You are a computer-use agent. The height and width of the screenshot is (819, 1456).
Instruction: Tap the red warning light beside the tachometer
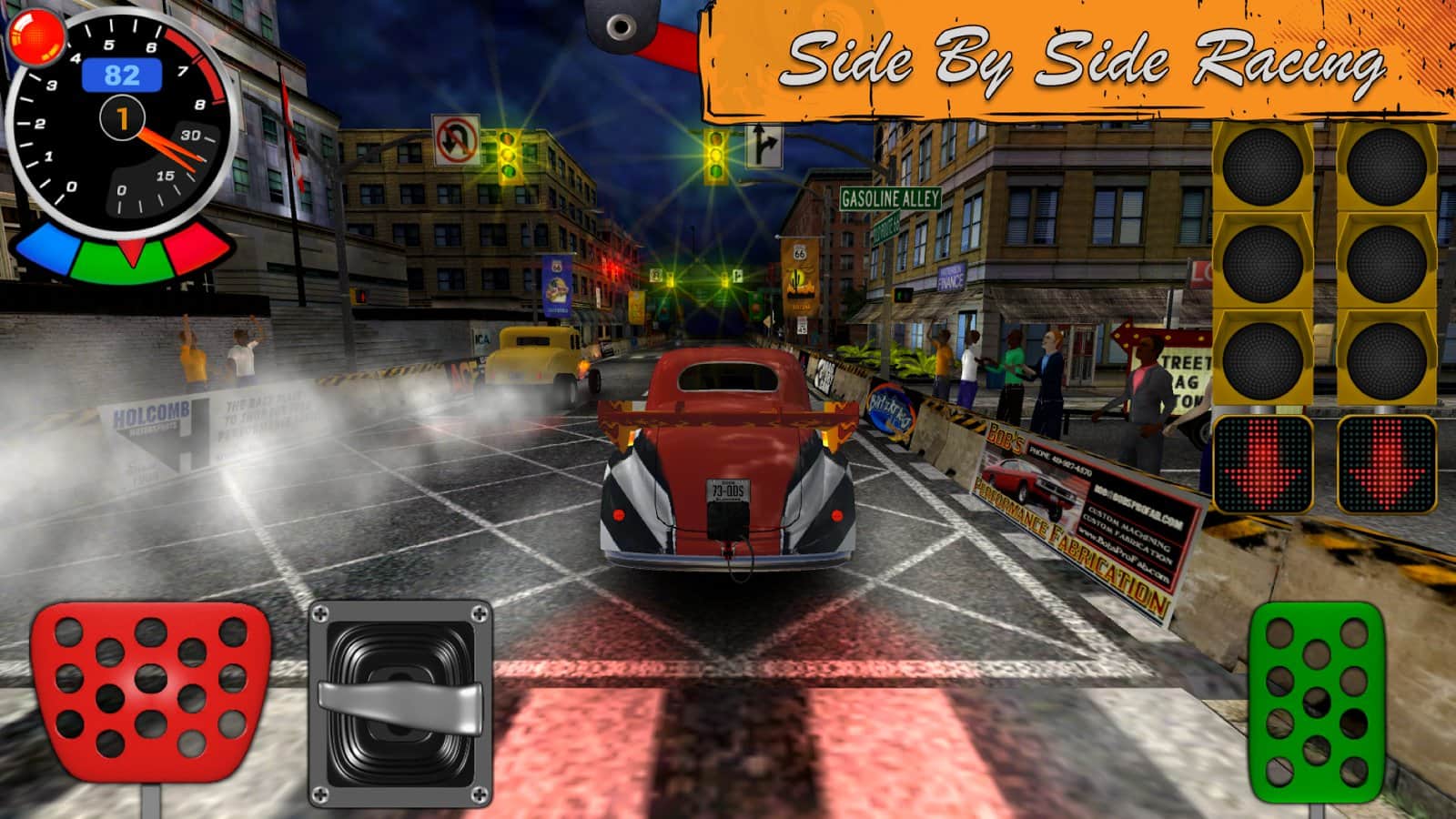[38, 38]
